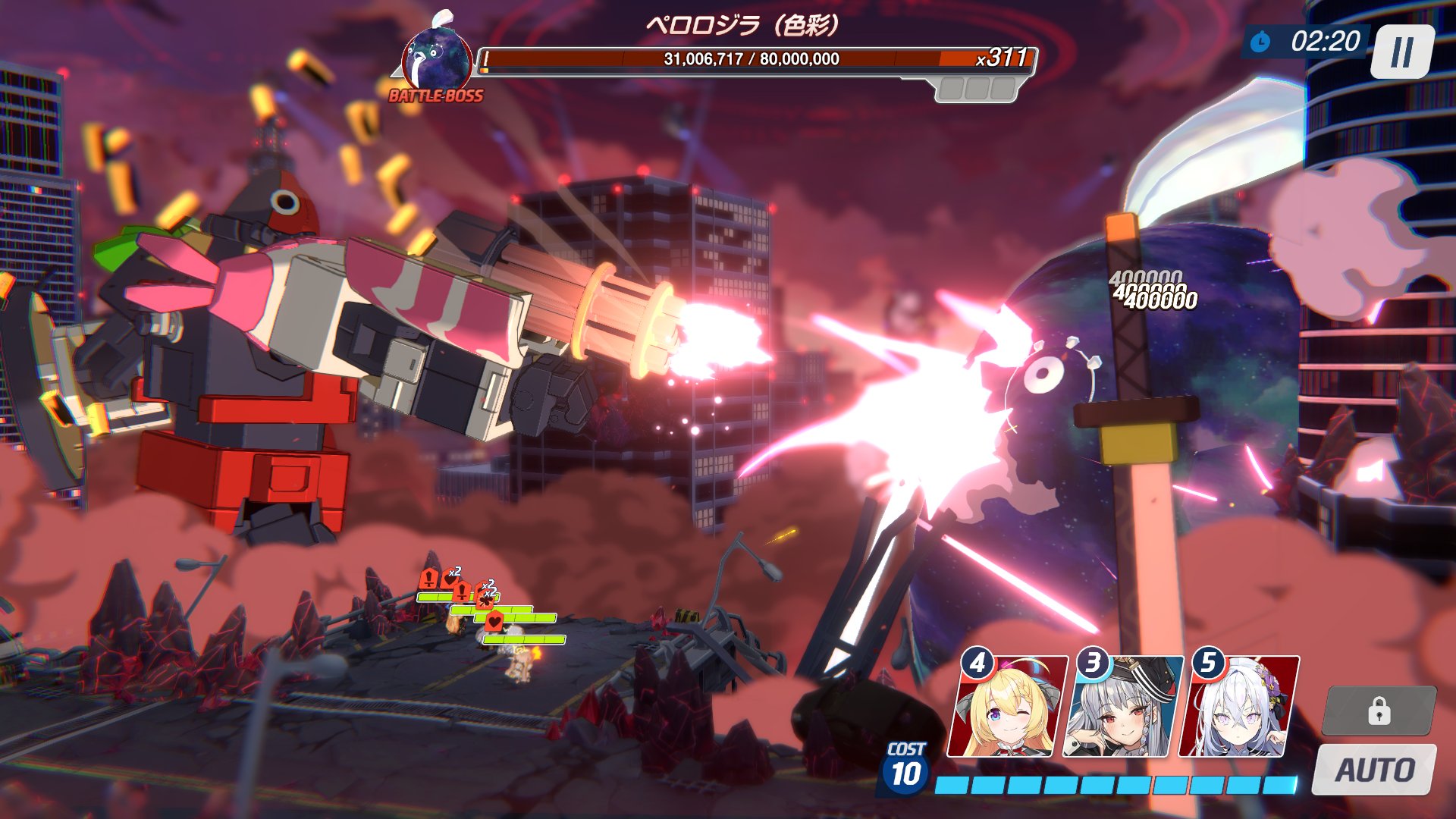The width and height of the screenshot is (1456, 819).
Task: Click the padlock speed button
Action: [1379, 711]
